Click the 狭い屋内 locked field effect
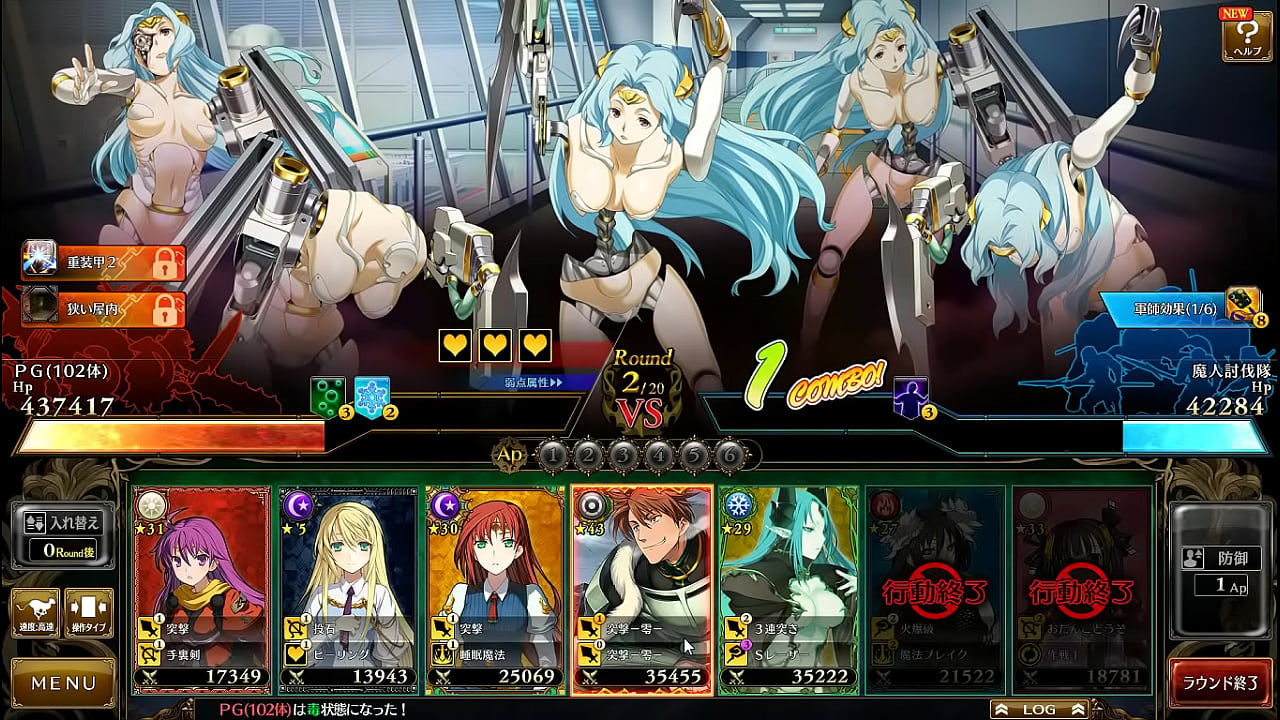1280x720 pixels. point(104,309)
